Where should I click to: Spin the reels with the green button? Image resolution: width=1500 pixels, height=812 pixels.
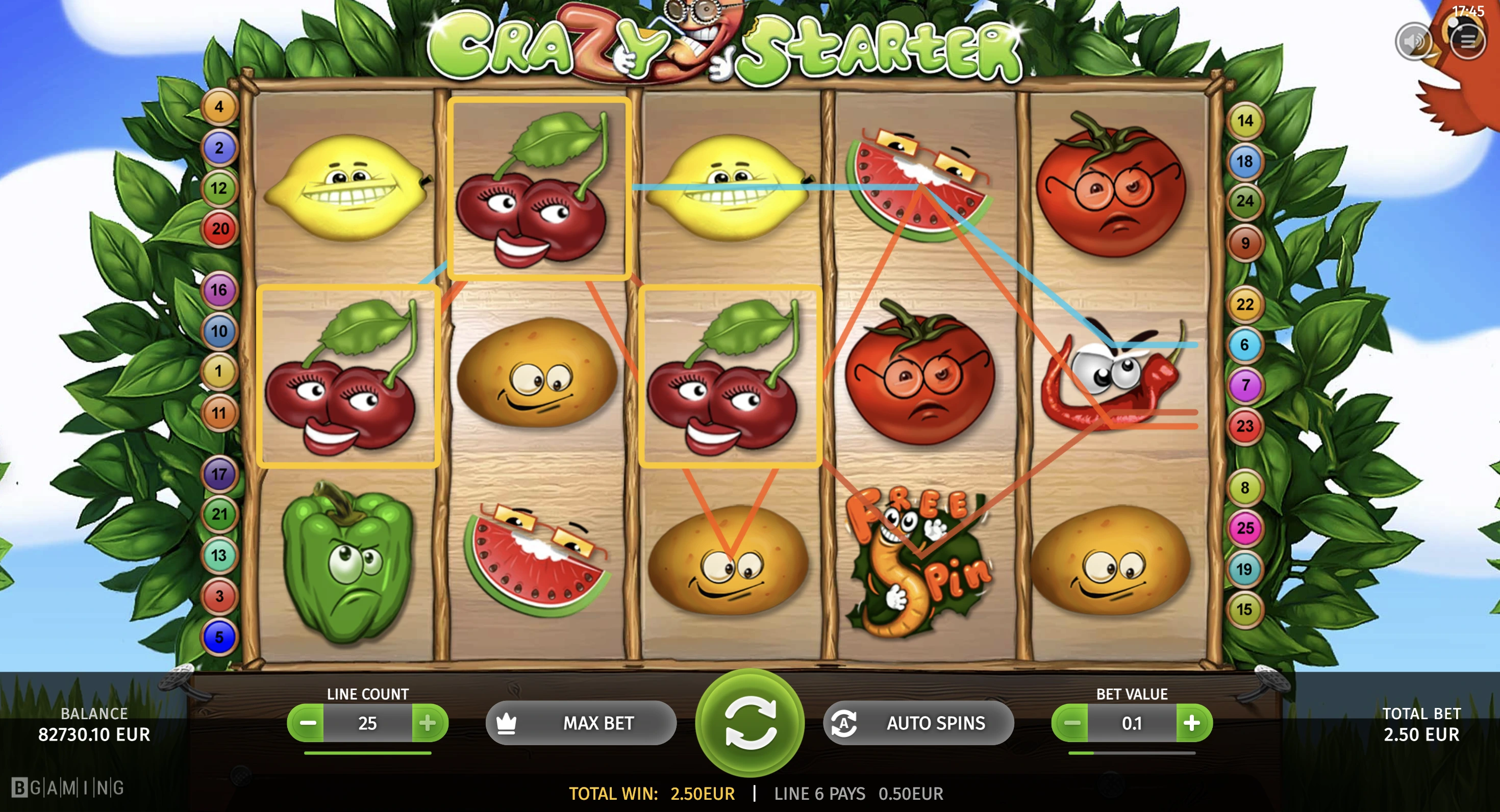(x=750, y=722)
